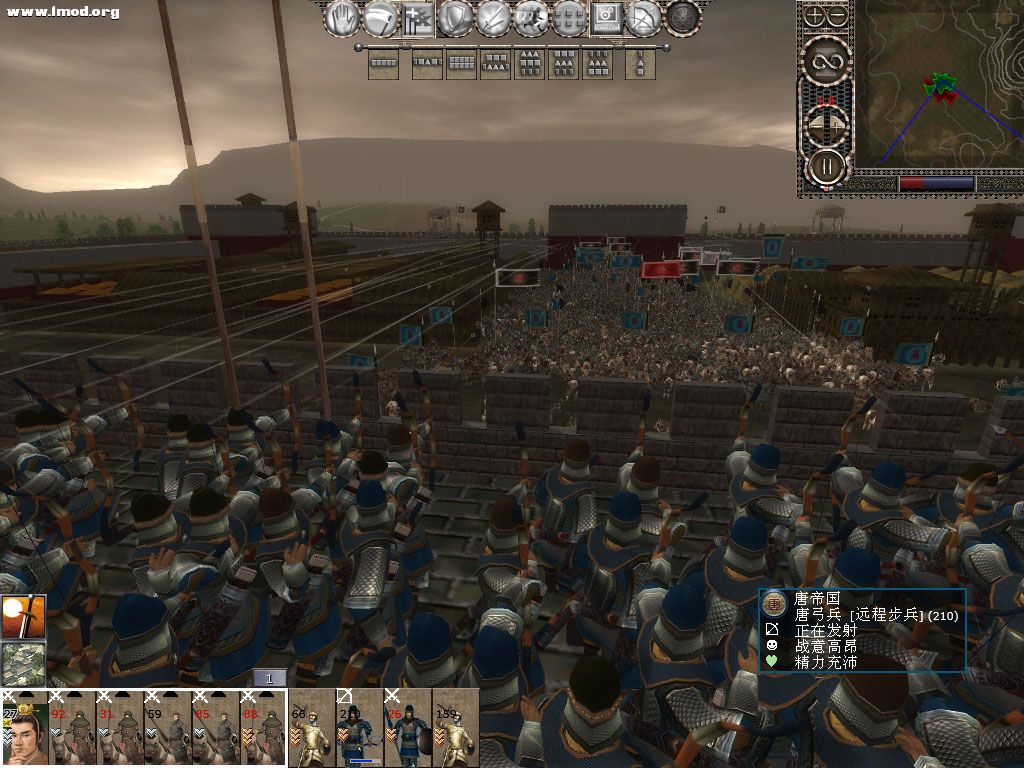Select group tab number 1
The width and height of the screenshot is (1024, 768).
(x=269, y=678)
